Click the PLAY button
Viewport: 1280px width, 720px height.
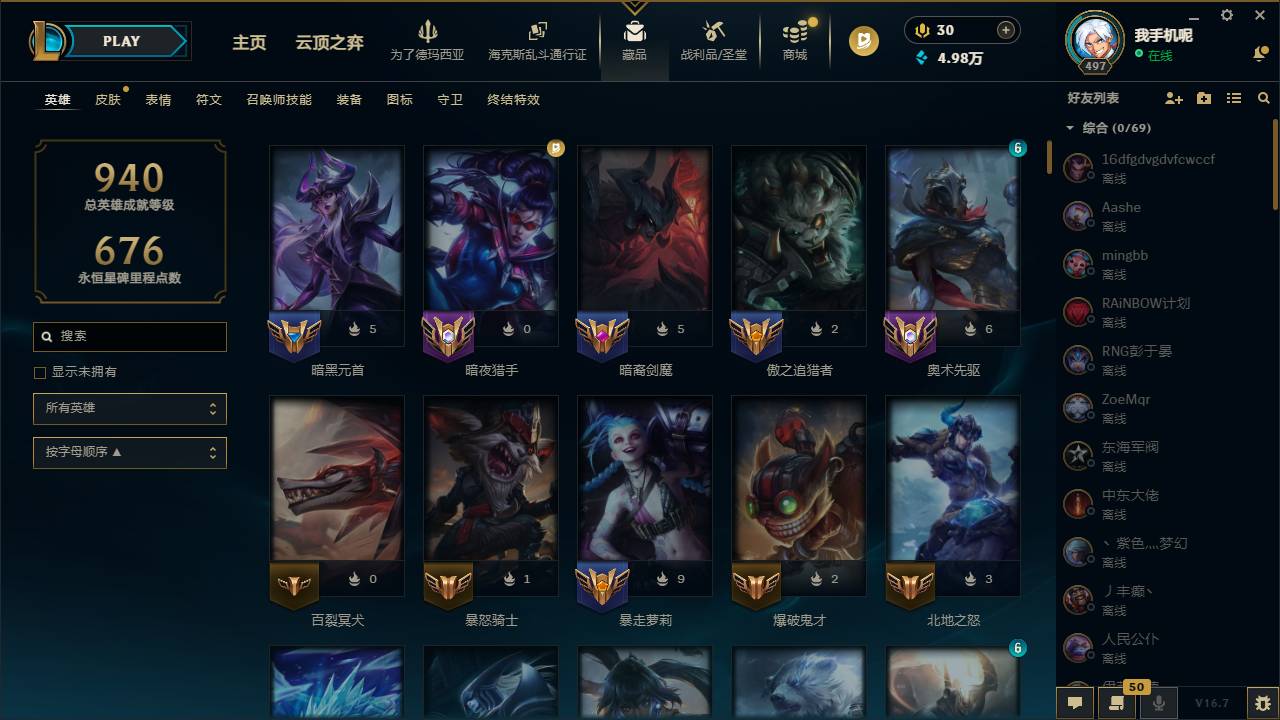coord(121,41)
